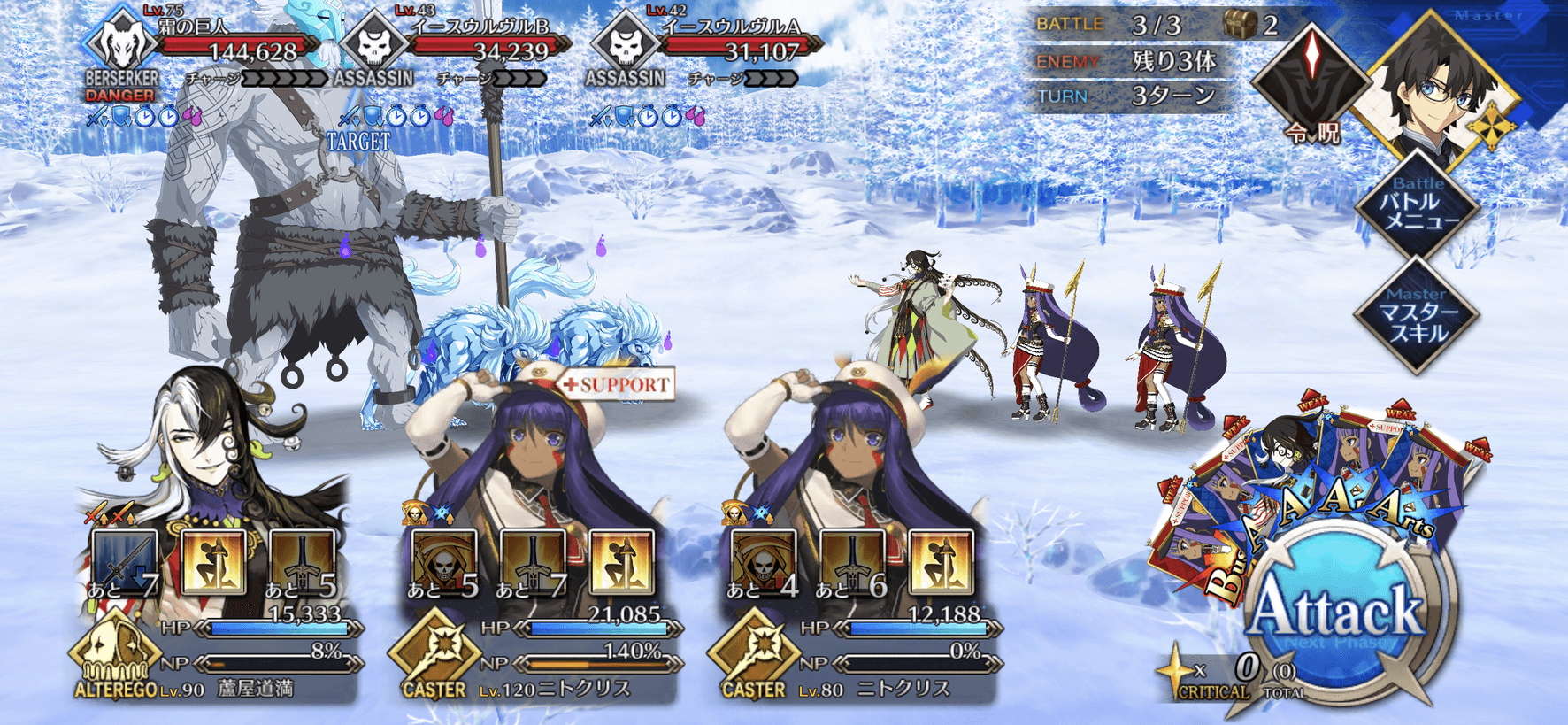Target the Assassin イースウルヴルB enemy panel
Viewport: 1568px width, 725px height.
(451, 55)
